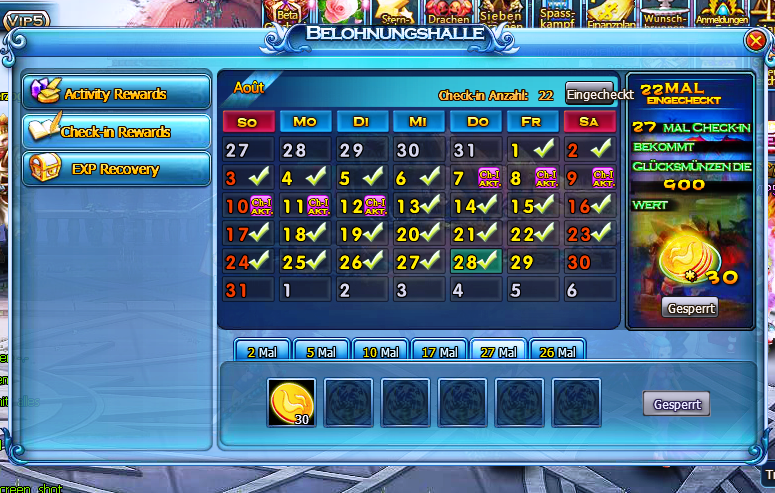Close the Belohnungshalle window
The image size is (775, 493).
(755, 41)
